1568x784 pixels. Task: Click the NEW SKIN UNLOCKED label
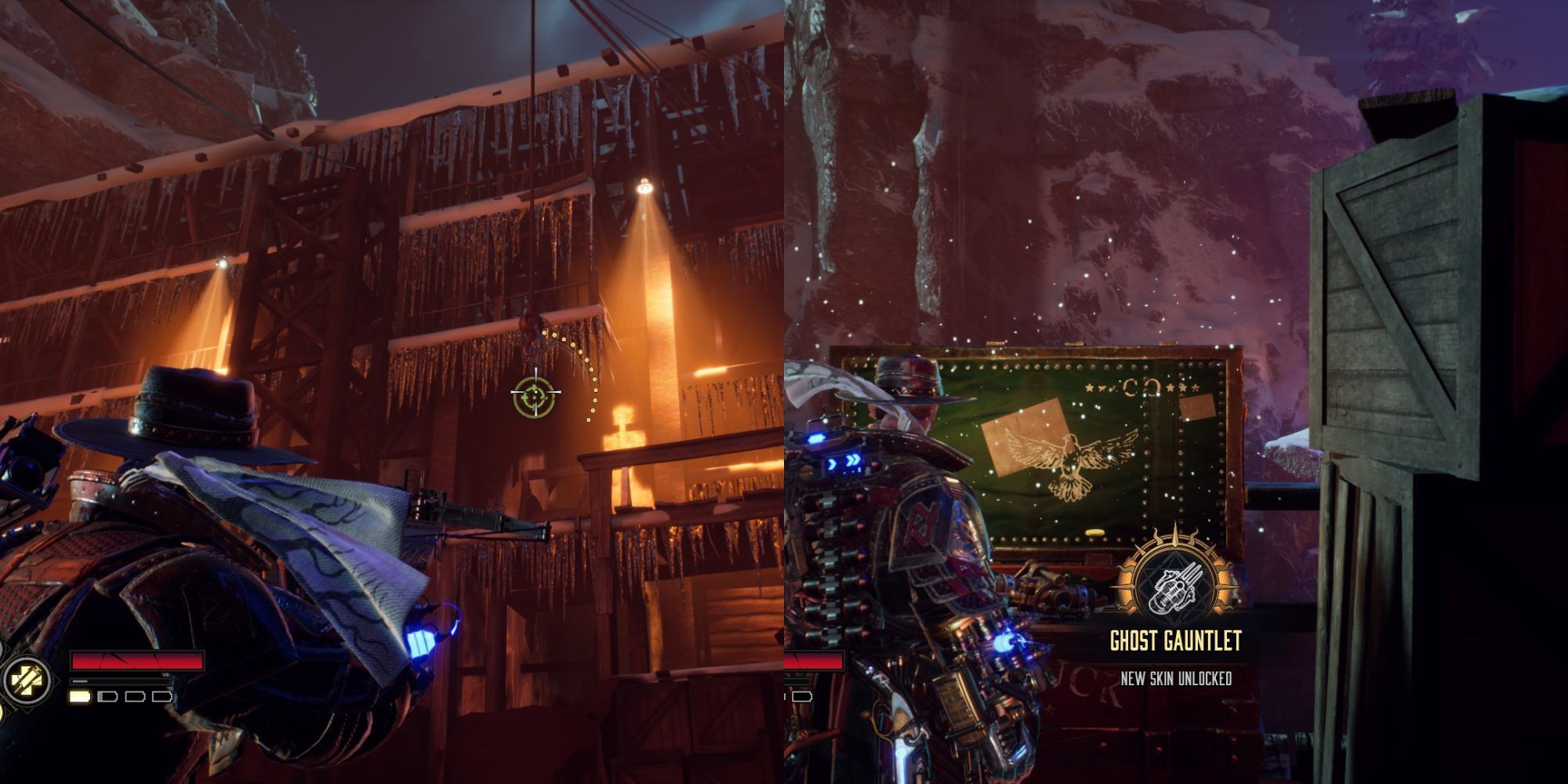tap(1177, 677)
